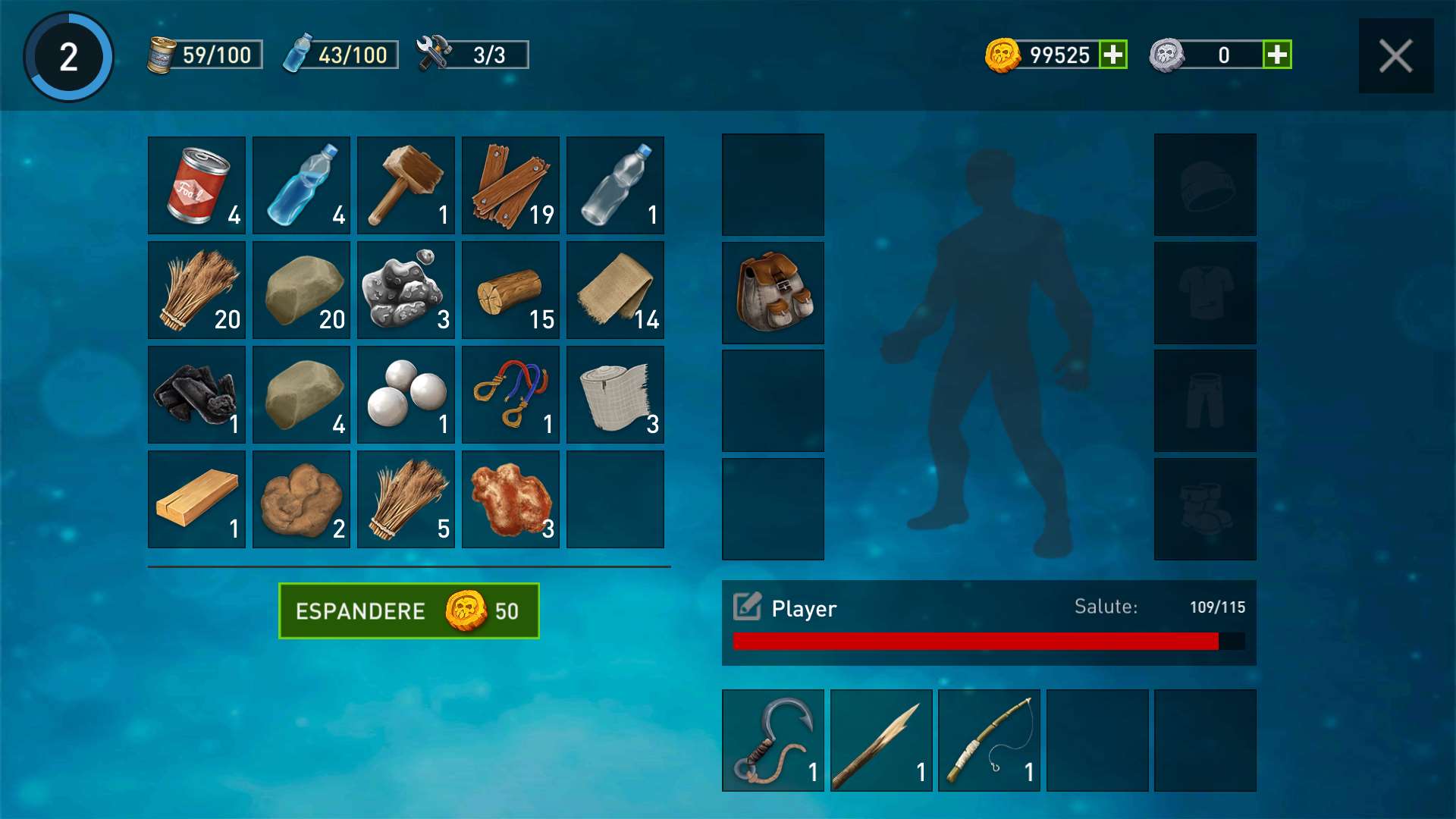Image resolution: width=1456 pixels, height=819 pixels.
Task: Choose the cloth fabric stack of 14
Action: (615, 290)
